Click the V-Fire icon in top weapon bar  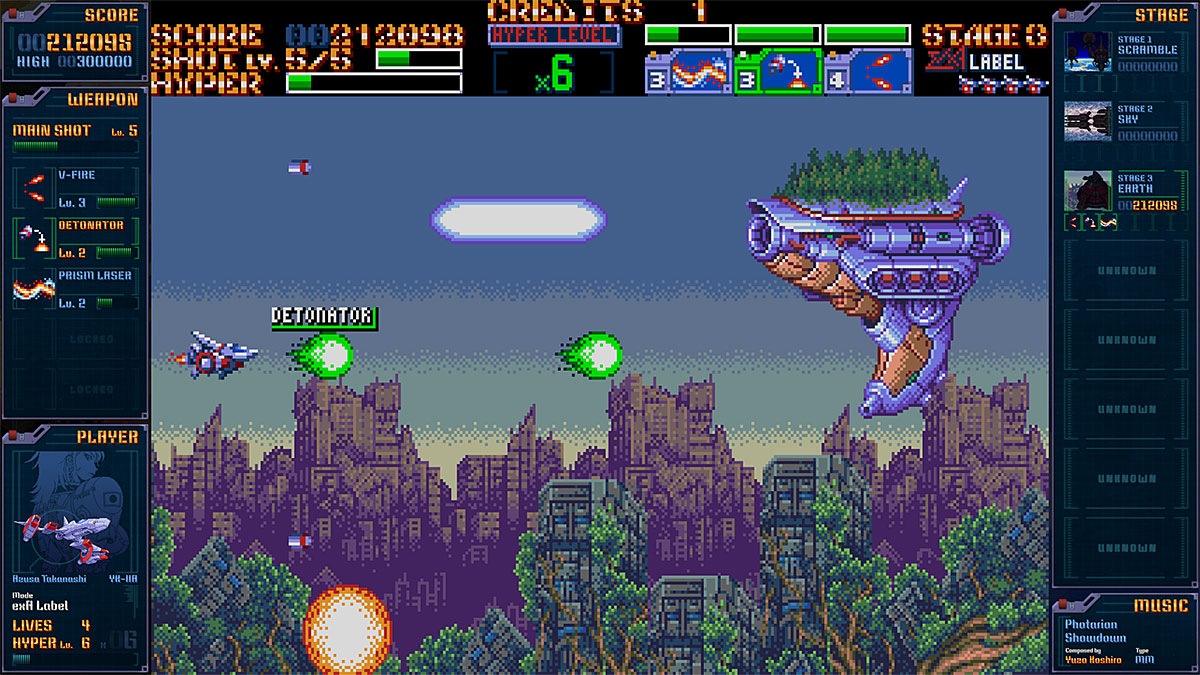(868, 72)
